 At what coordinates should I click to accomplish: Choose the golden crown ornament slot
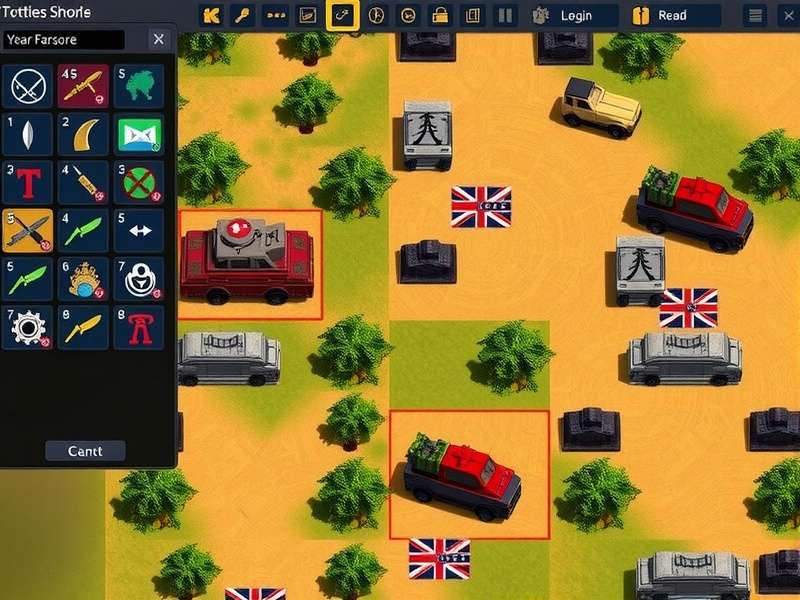pyautogui.click(x=83, y=279)
